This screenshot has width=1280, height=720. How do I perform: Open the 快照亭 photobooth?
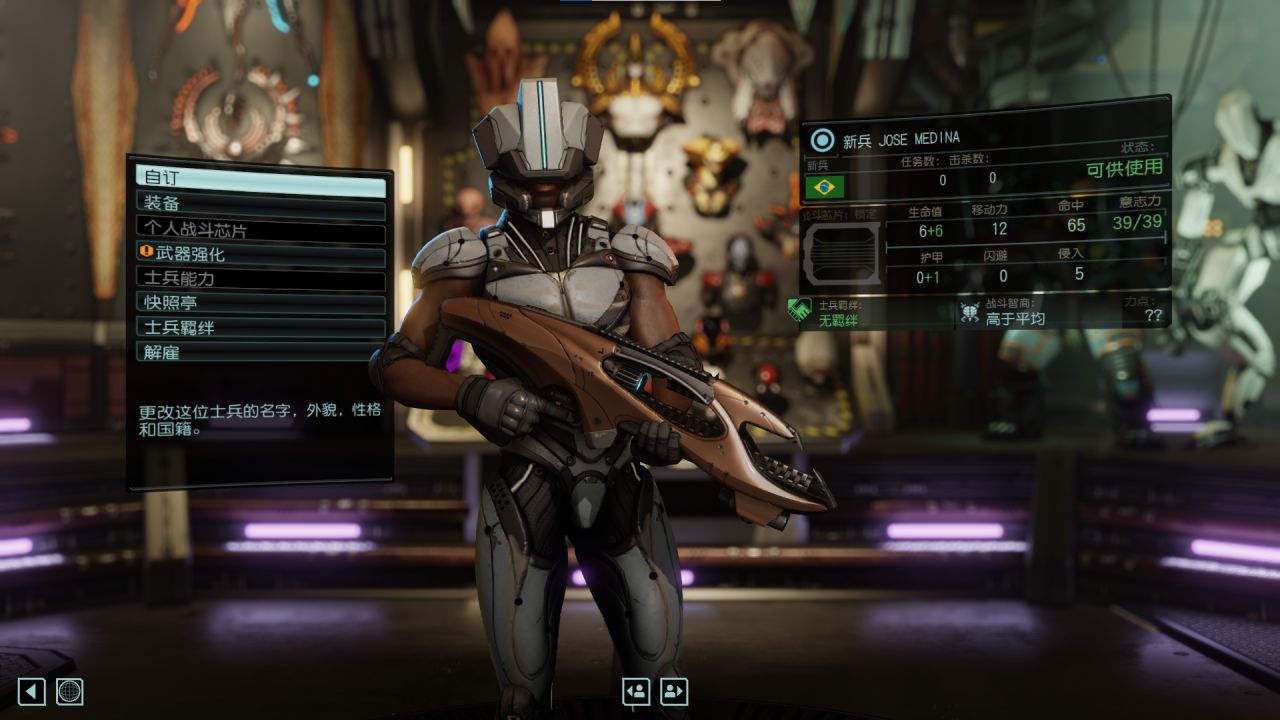pyautogui.click(x=260, y=302)
